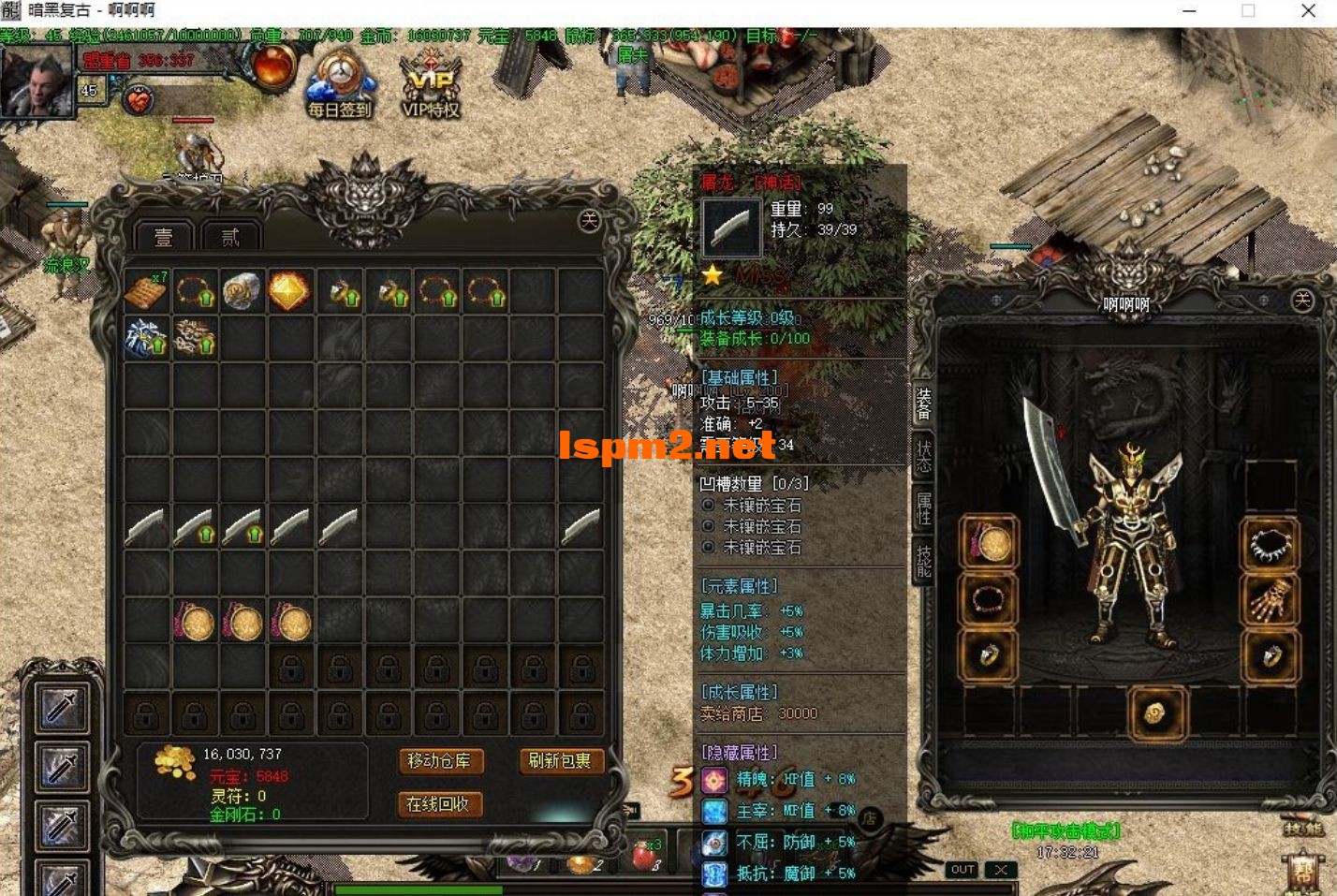Close the character equipment panel
The width and height of the screenshot is (1337, 896).
coord(1302,300)
